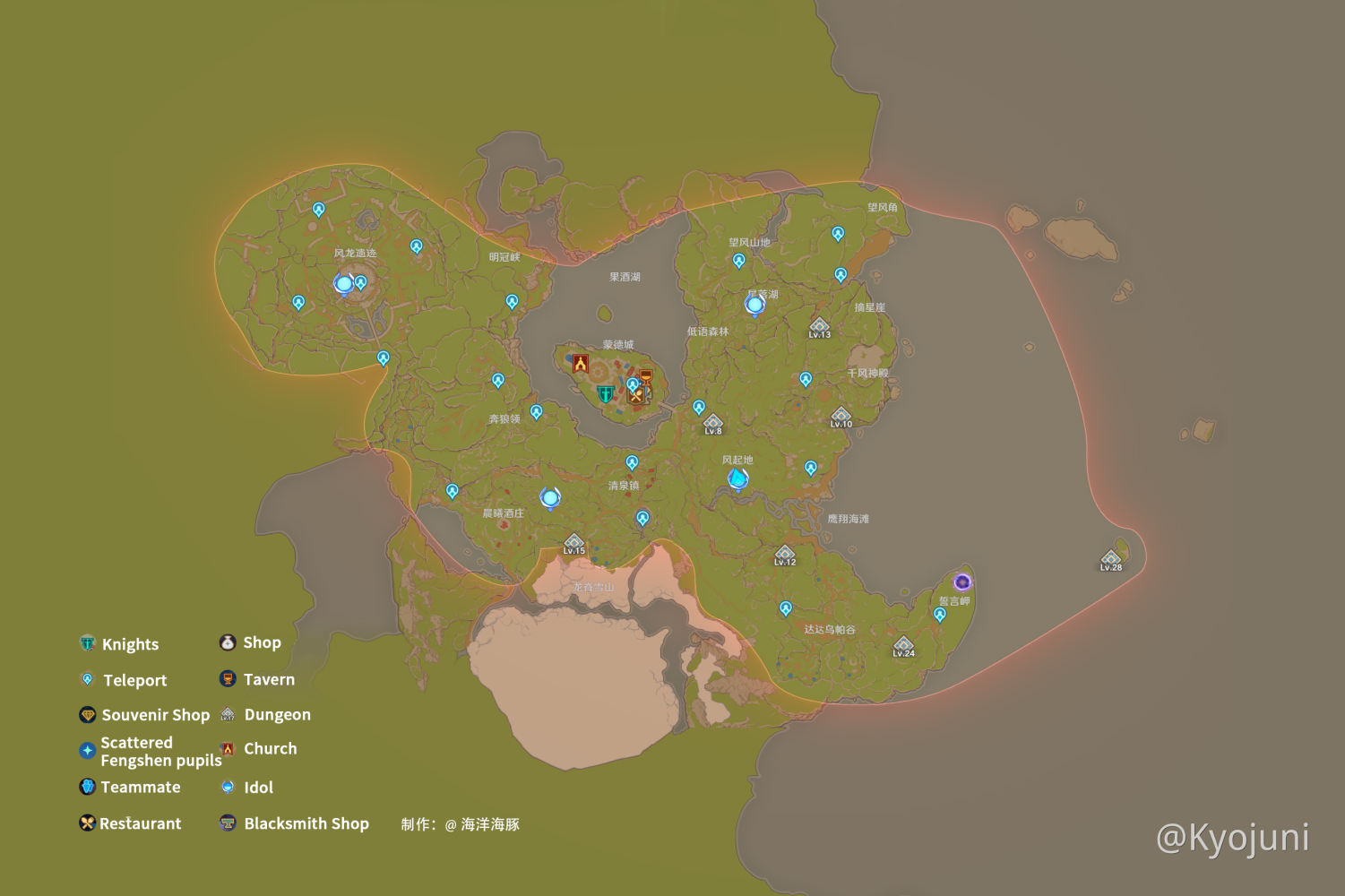1345x896 pixels.
Task: Select the Church icon in Mondstadt city
Action: point(582,364)
